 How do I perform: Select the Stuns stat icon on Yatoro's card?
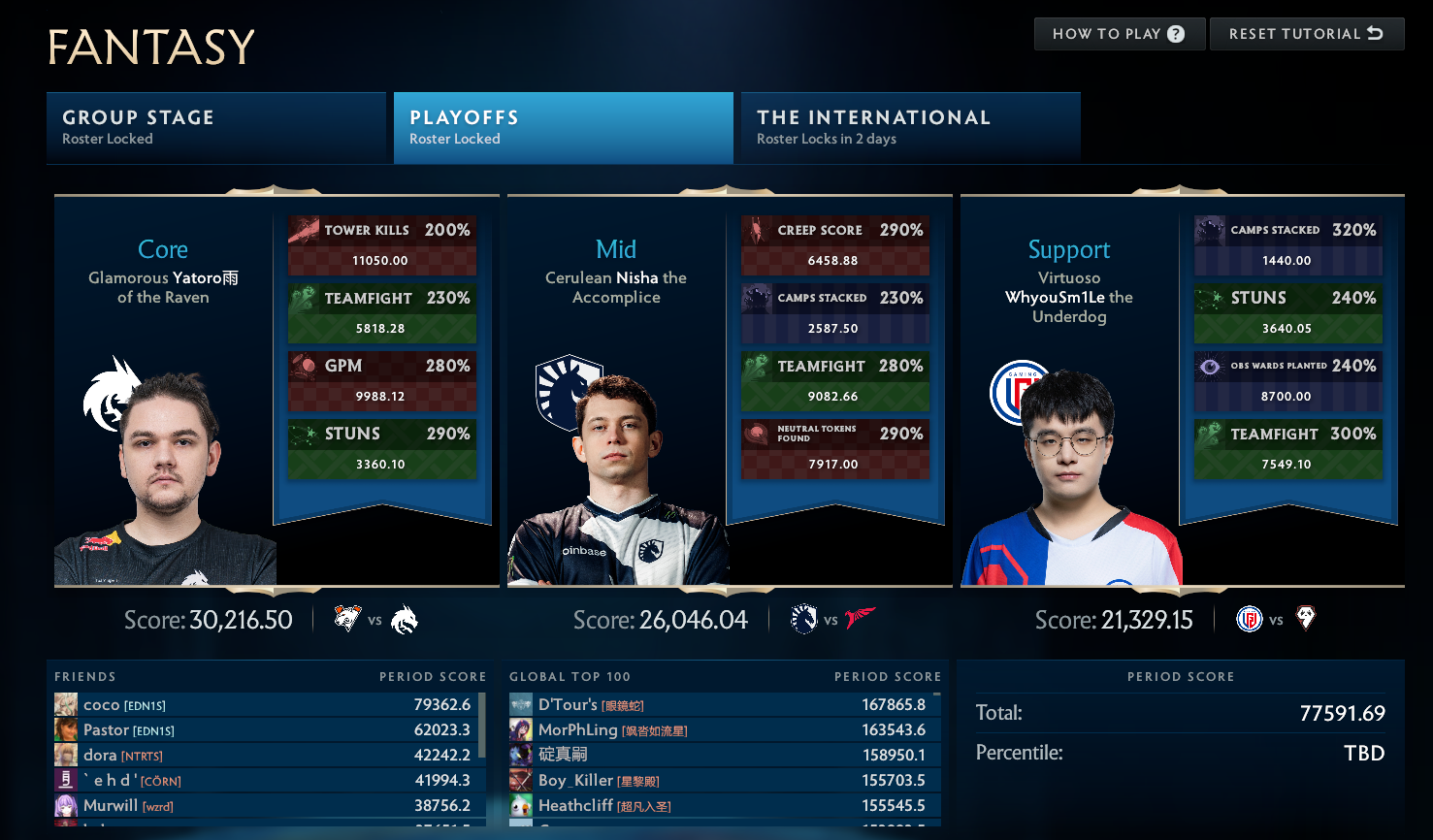click(304, 434)
